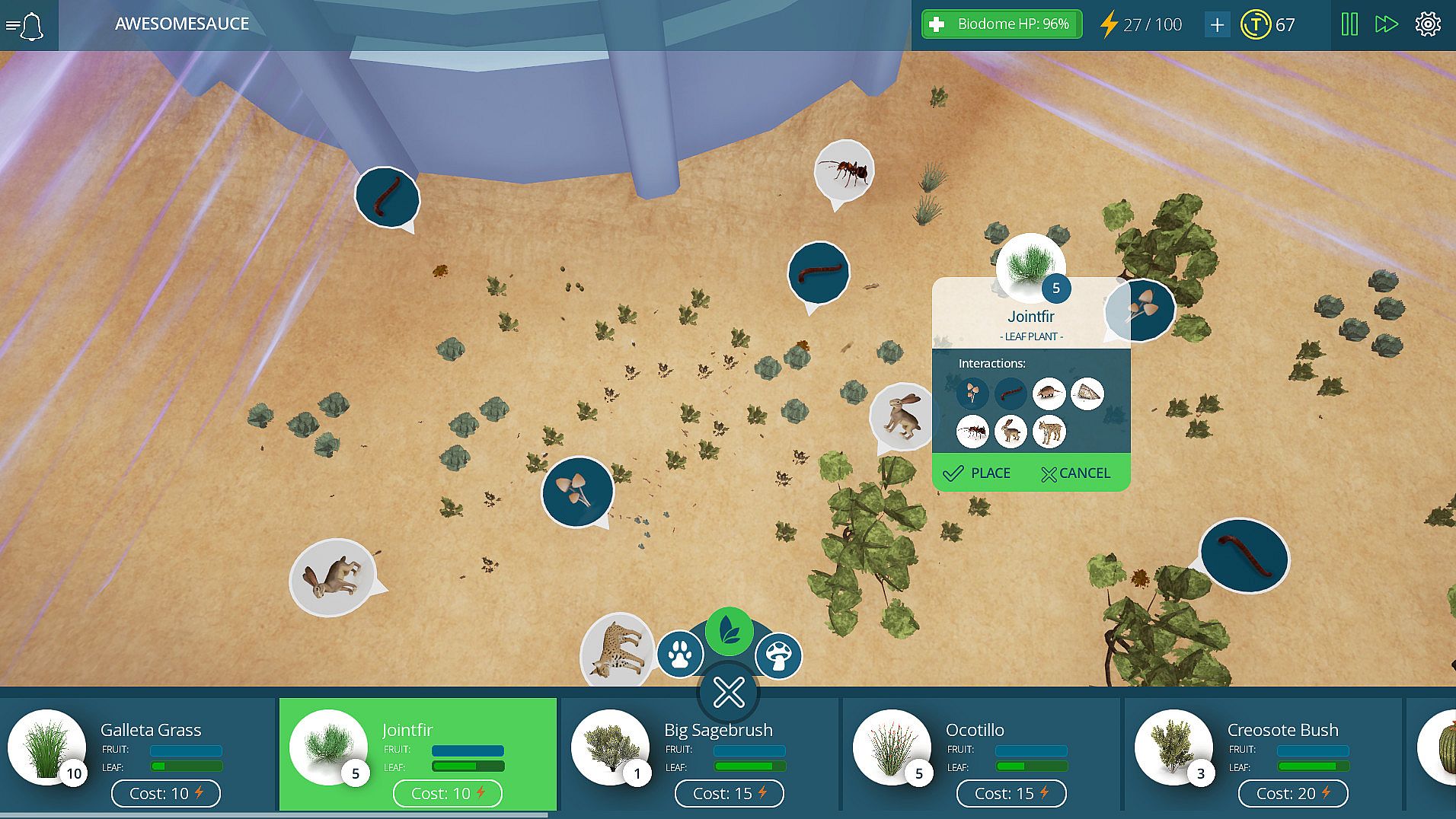Select the Ocotillo plant card
The height and width of the screenshot is (819, 1456).
pos(981,754)
